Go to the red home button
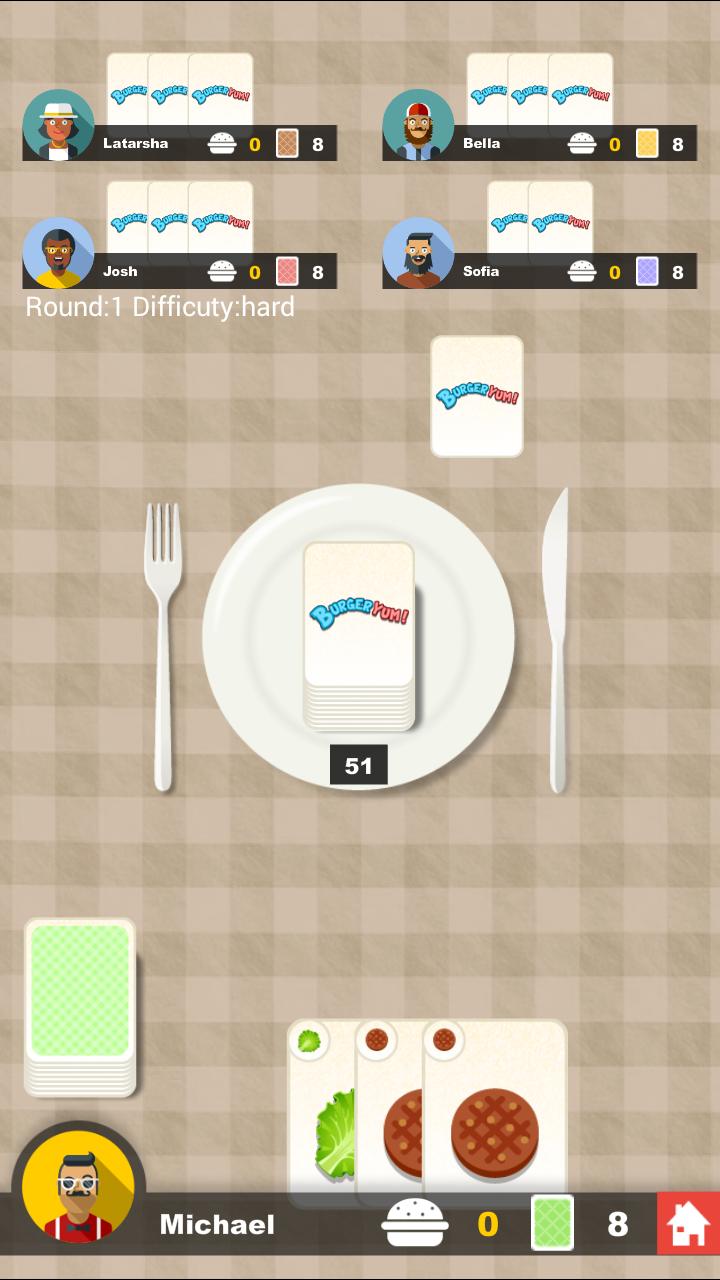 [688, 1223]
